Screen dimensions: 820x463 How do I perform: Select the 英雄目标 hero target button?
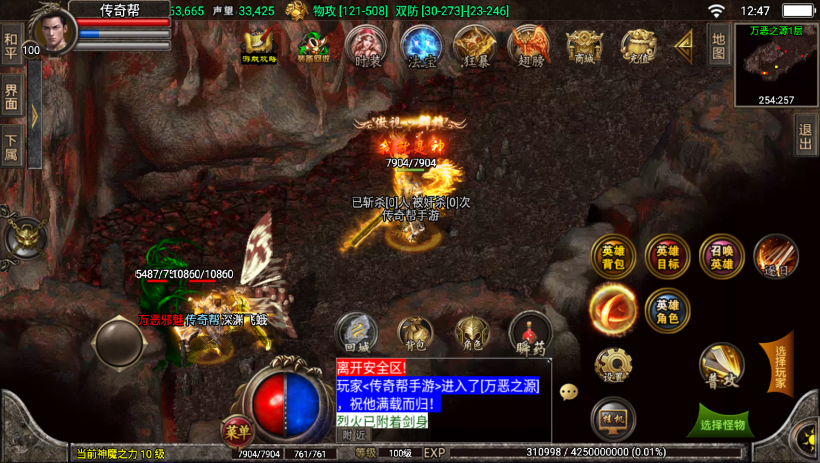[x=667, y=257]
